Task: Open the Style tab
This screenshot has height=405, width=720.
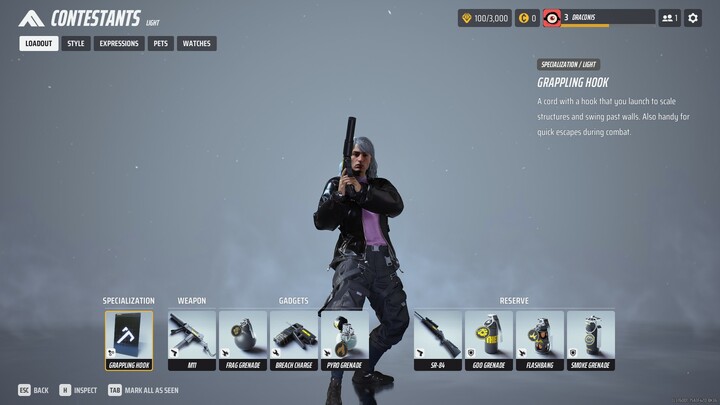Action: (75, 44)
